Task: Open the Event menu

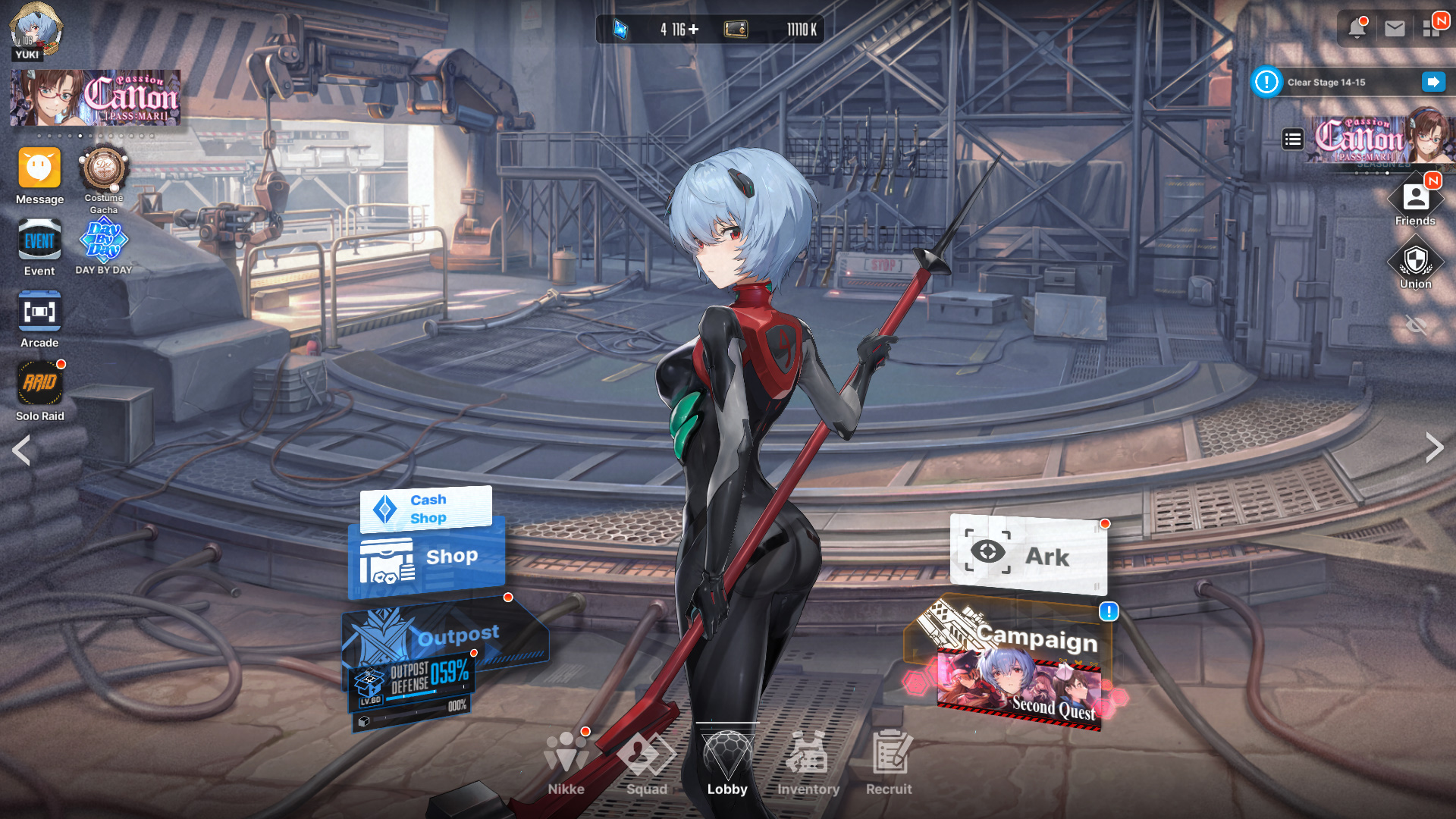Action: tap(39, 241)
